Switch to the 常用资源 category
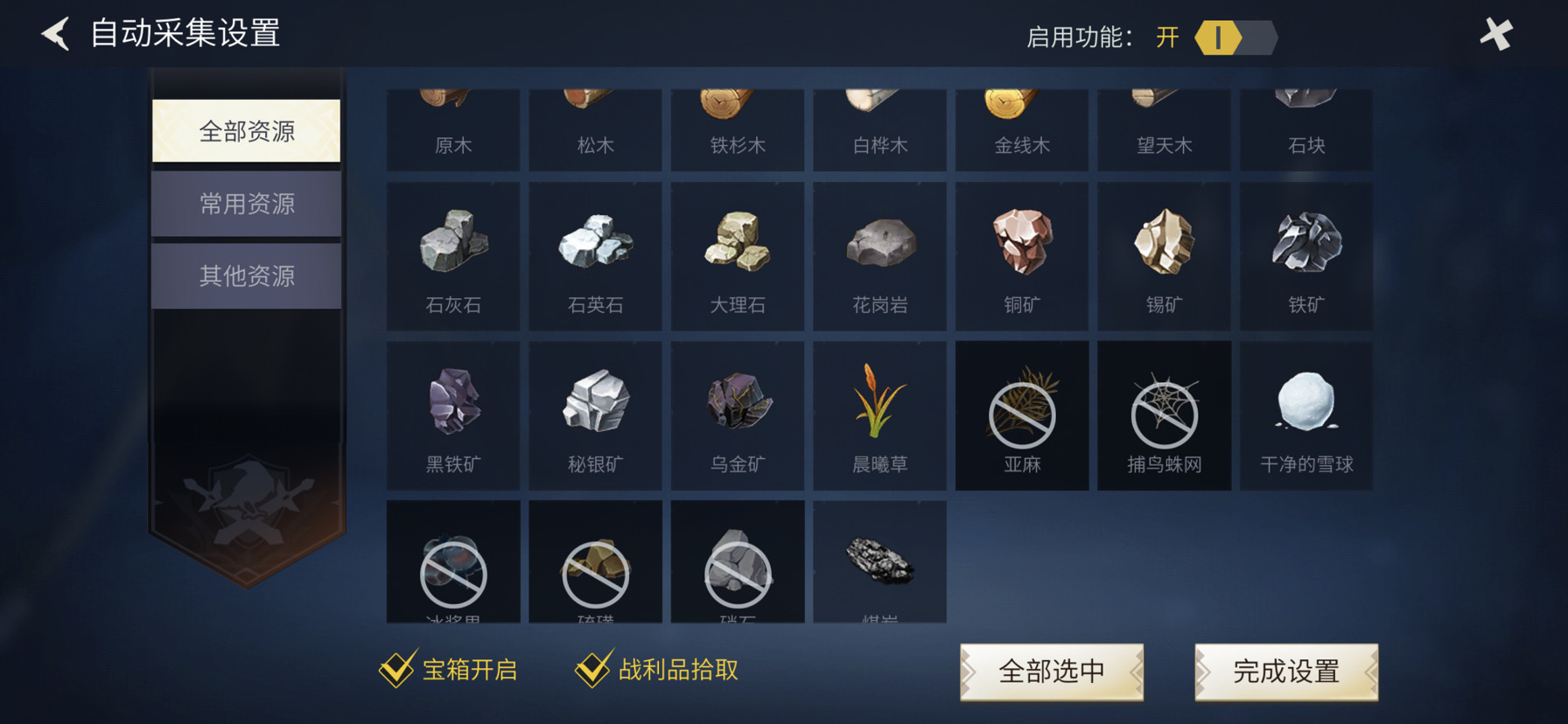This screenshot has width=1568, height=724. [246, 203]
